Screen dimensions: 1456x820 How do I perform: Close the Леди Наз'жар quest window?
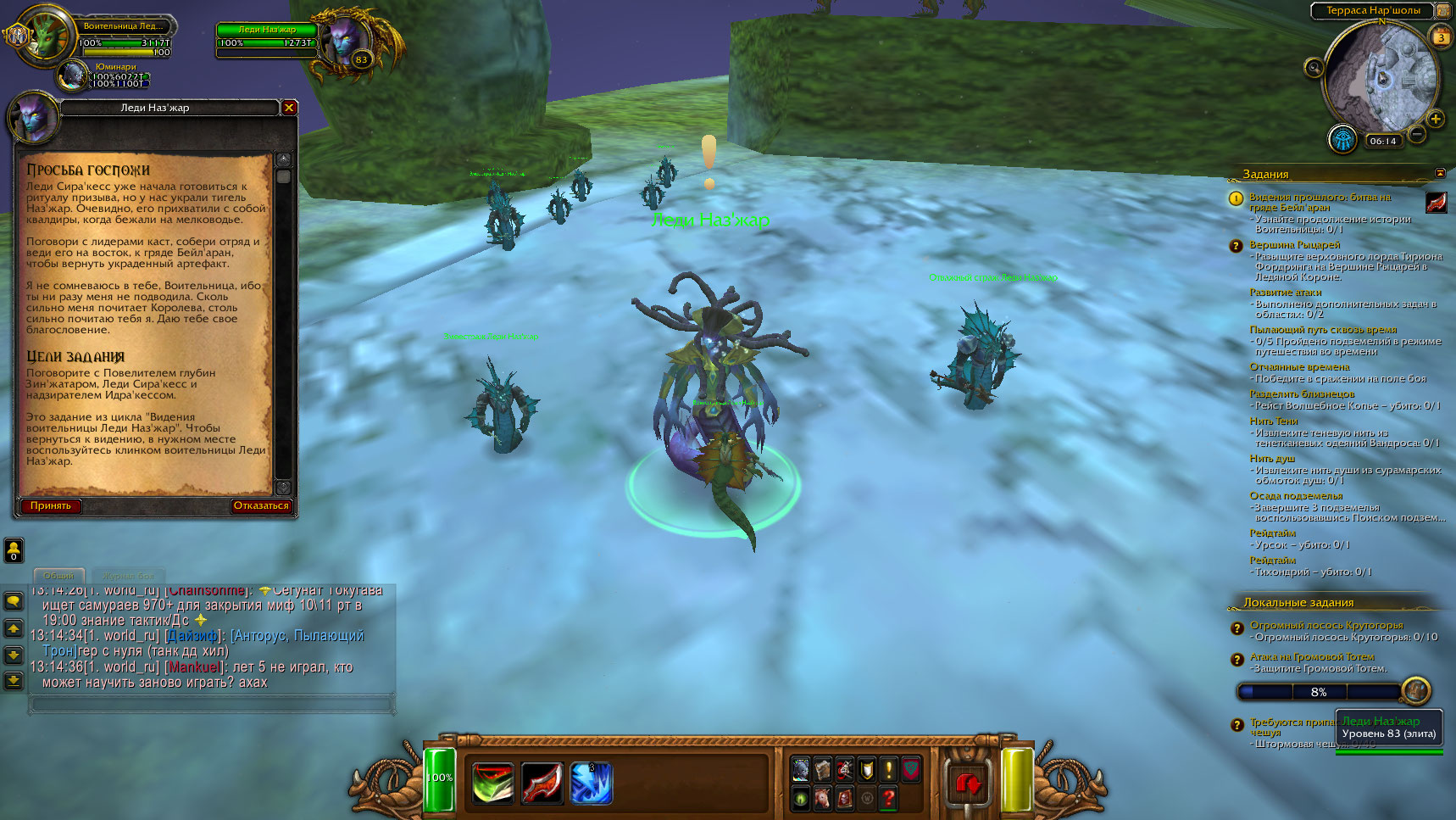pos(289,108)
